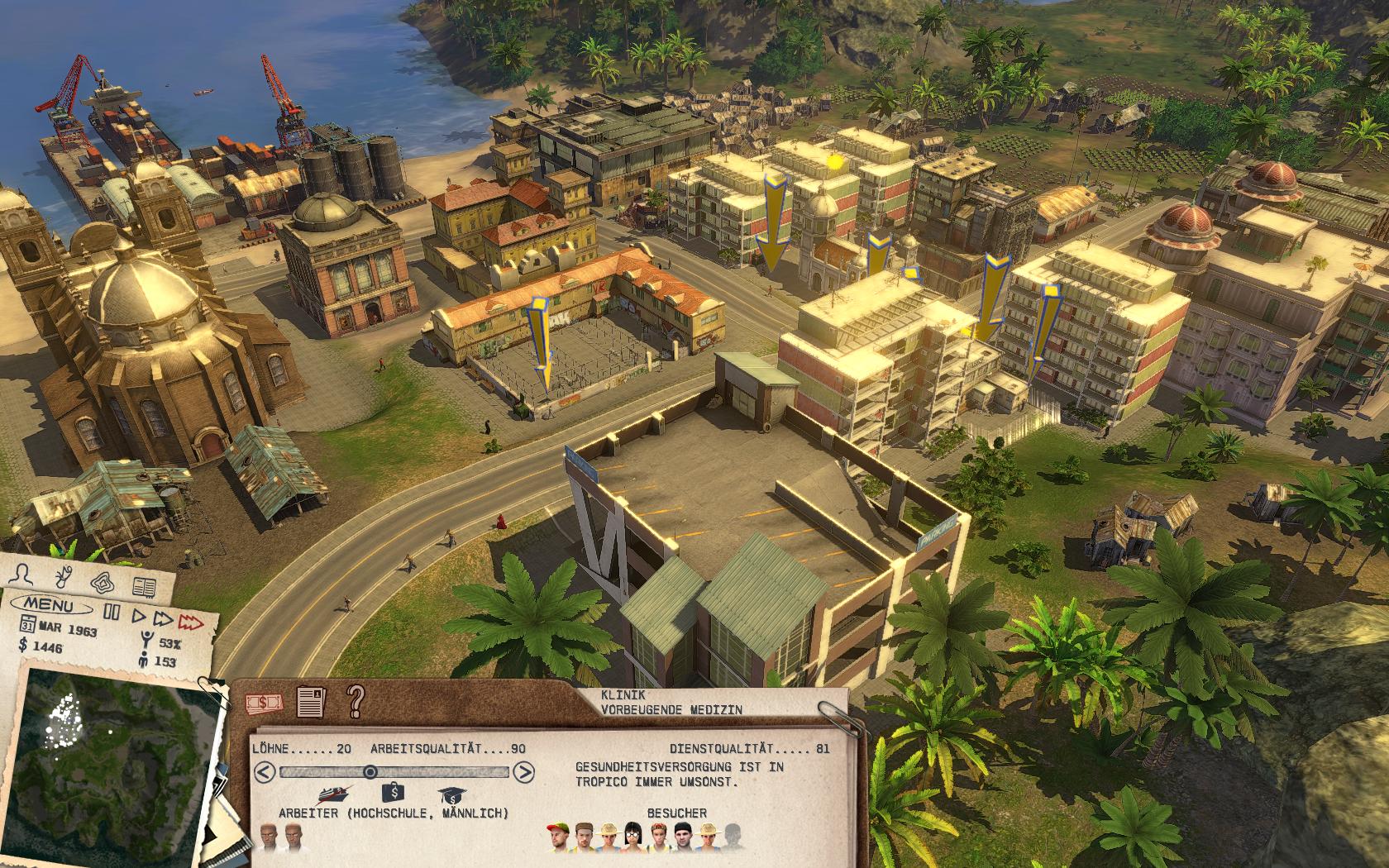This screenshot has height=868, width=1389.
Task: Open the contour map overlay icon
Action: [x=102, y=582]
